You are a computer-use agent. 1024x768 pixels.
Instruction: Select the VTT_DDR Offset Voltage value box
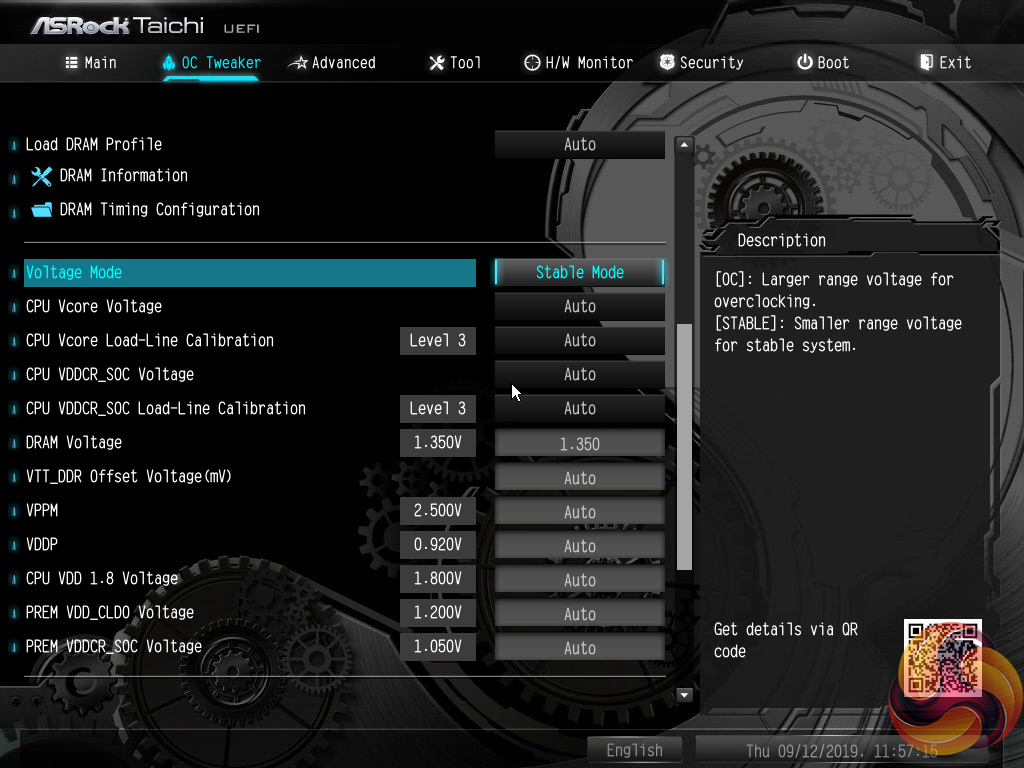coord(580,478)
